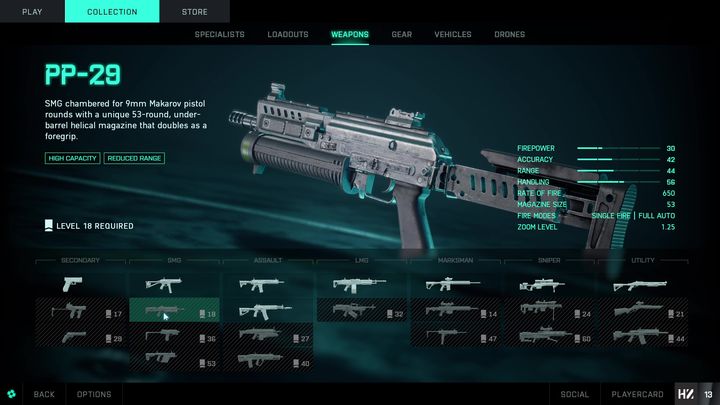Select the SMG locked at level 36
This screenshot has height=405, width=720.
click(x=173, y=338)
